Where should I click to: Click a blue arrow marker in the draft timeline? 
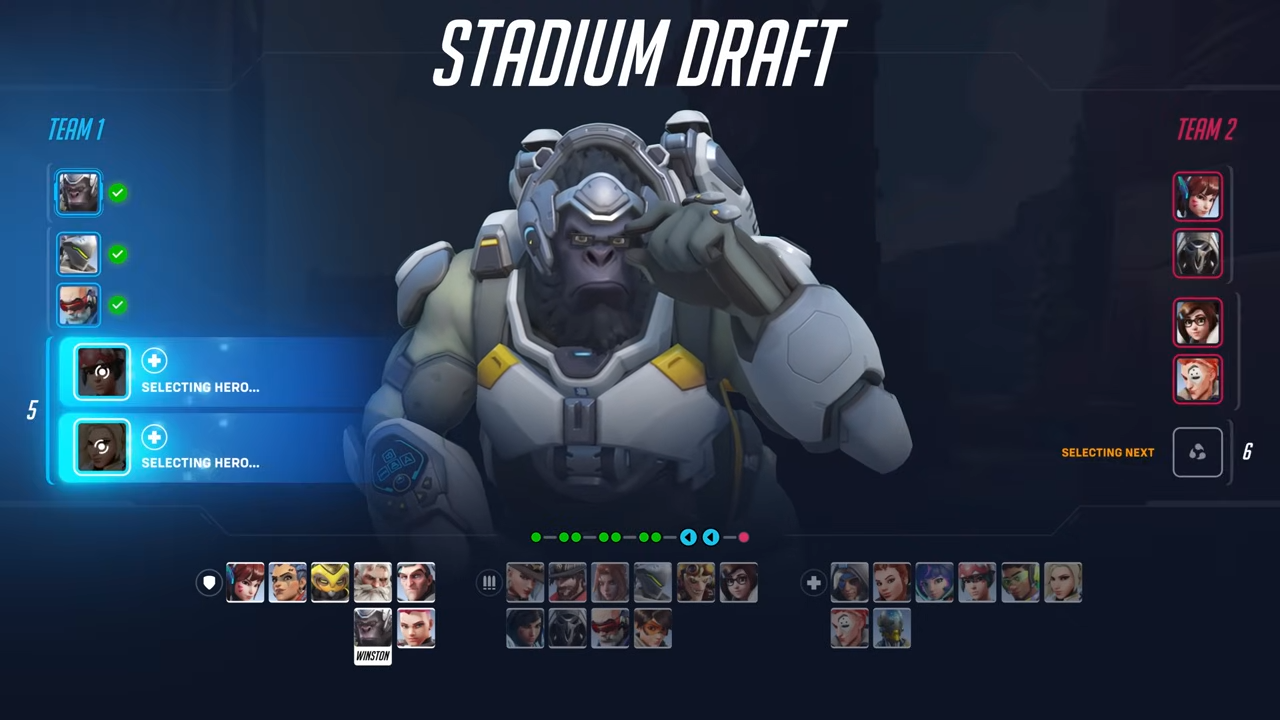688,538
